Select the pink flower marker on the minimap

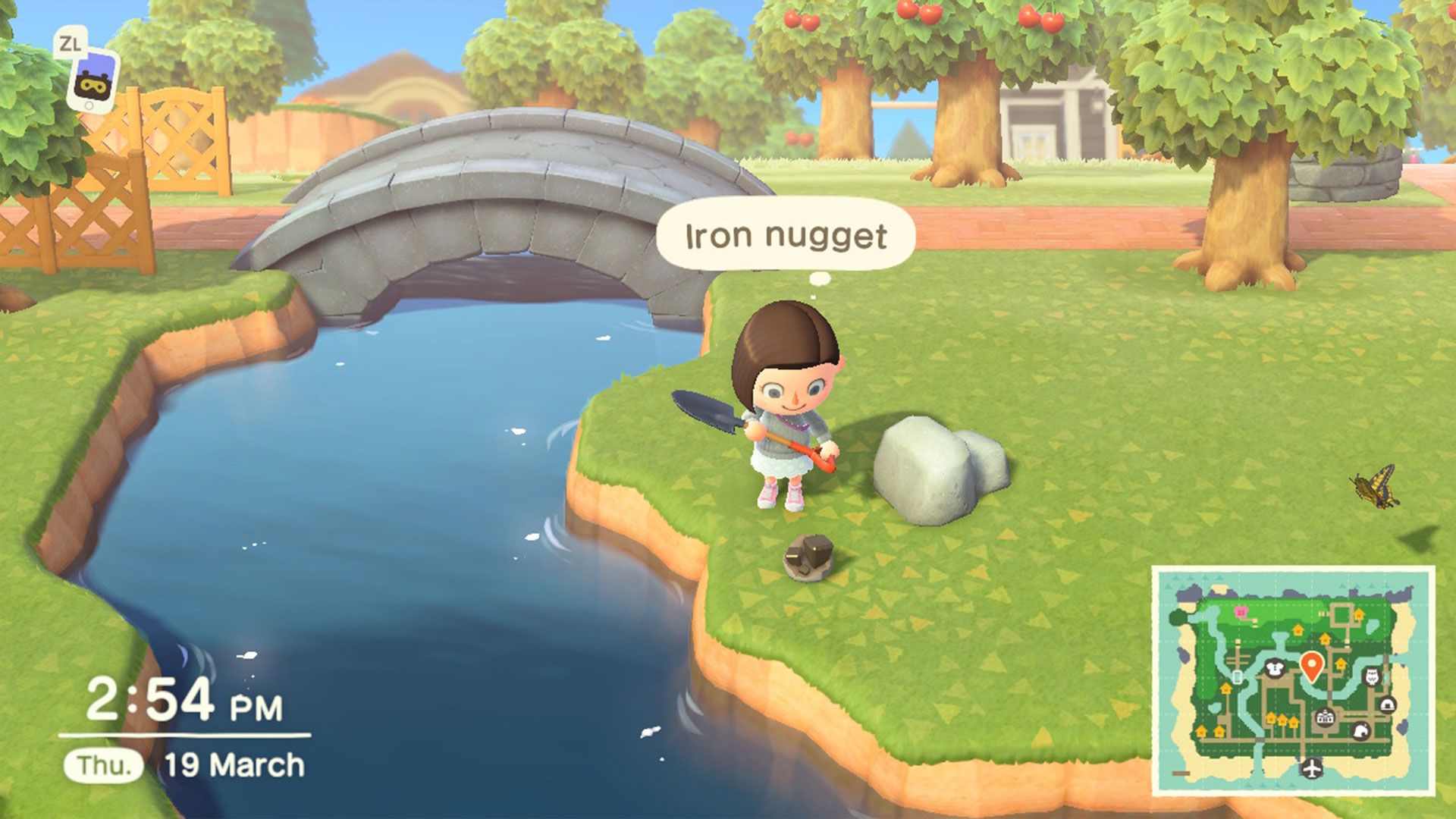tap(1241, 612)
